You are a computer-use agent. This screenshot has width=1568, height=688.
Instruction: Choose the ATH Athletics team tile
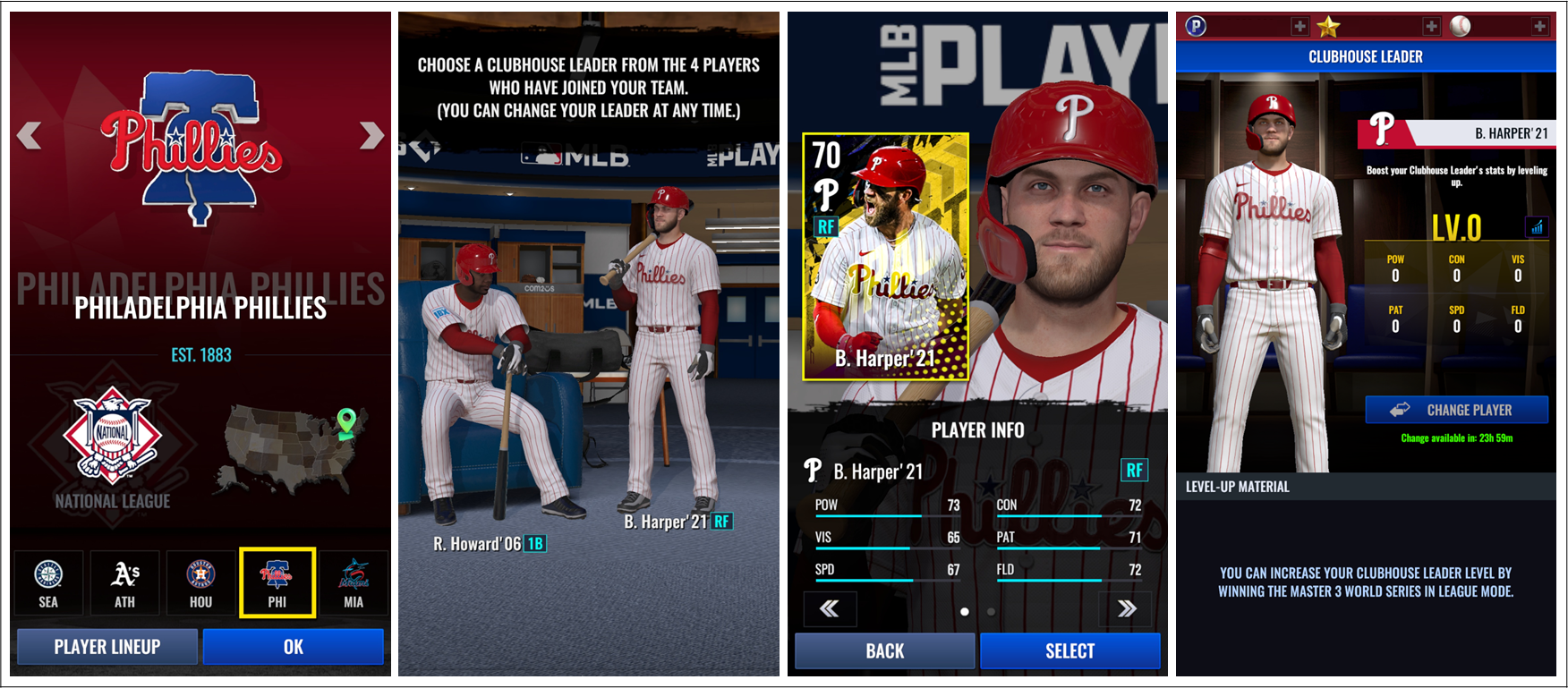click(124, 583)
